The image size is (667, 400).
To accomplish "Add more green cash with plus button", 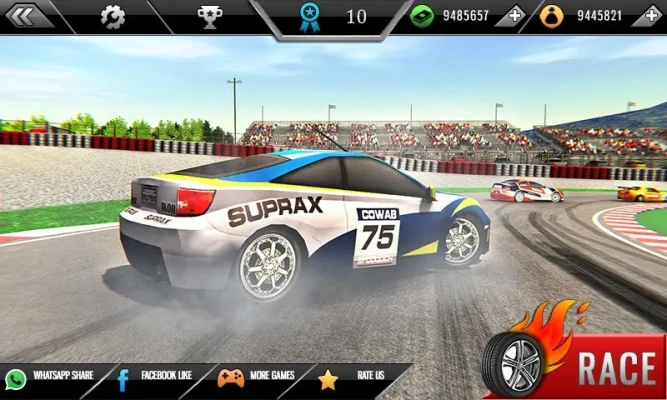I will coord(514,16).
